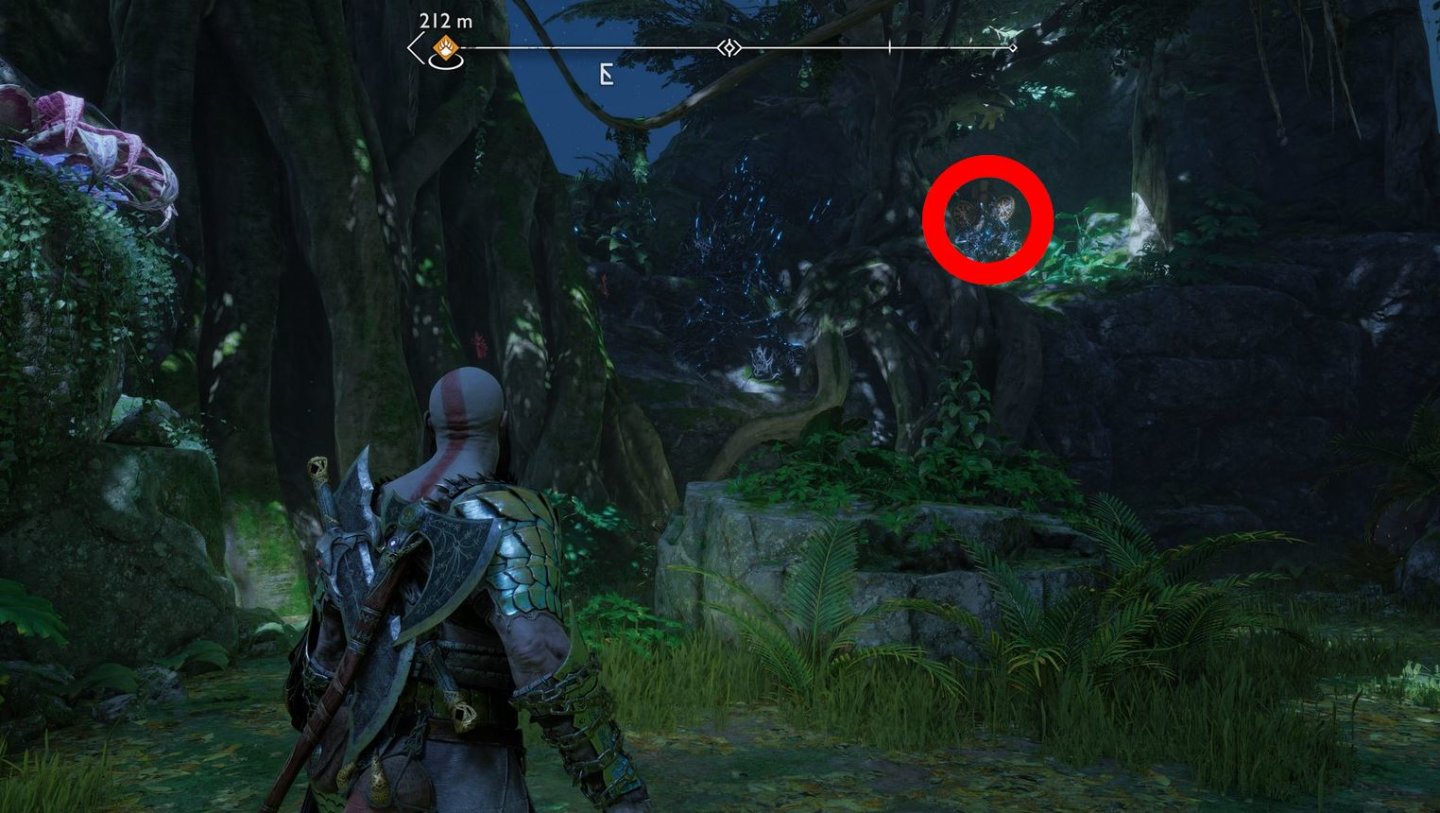Screen dimensions: 1440x813
Task: Click the left arrow edge of the compass
Action: [x=414, y=44]
